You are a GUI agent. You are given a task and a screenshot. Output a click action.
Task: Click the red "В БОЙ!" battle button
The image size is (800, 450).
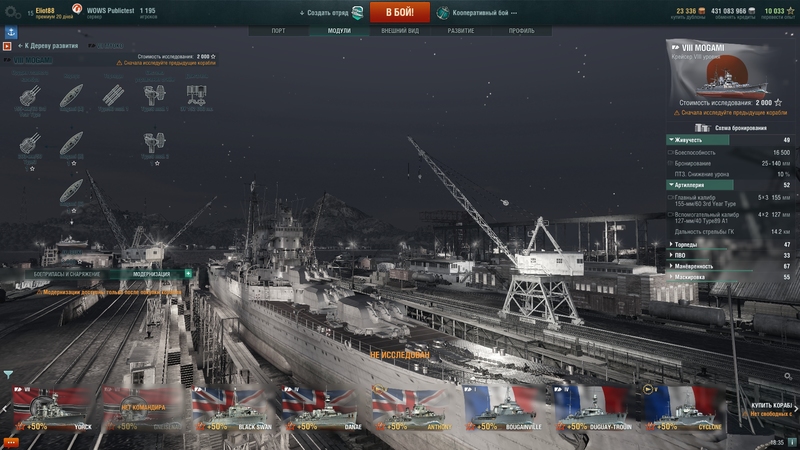(x=400, y=12)
